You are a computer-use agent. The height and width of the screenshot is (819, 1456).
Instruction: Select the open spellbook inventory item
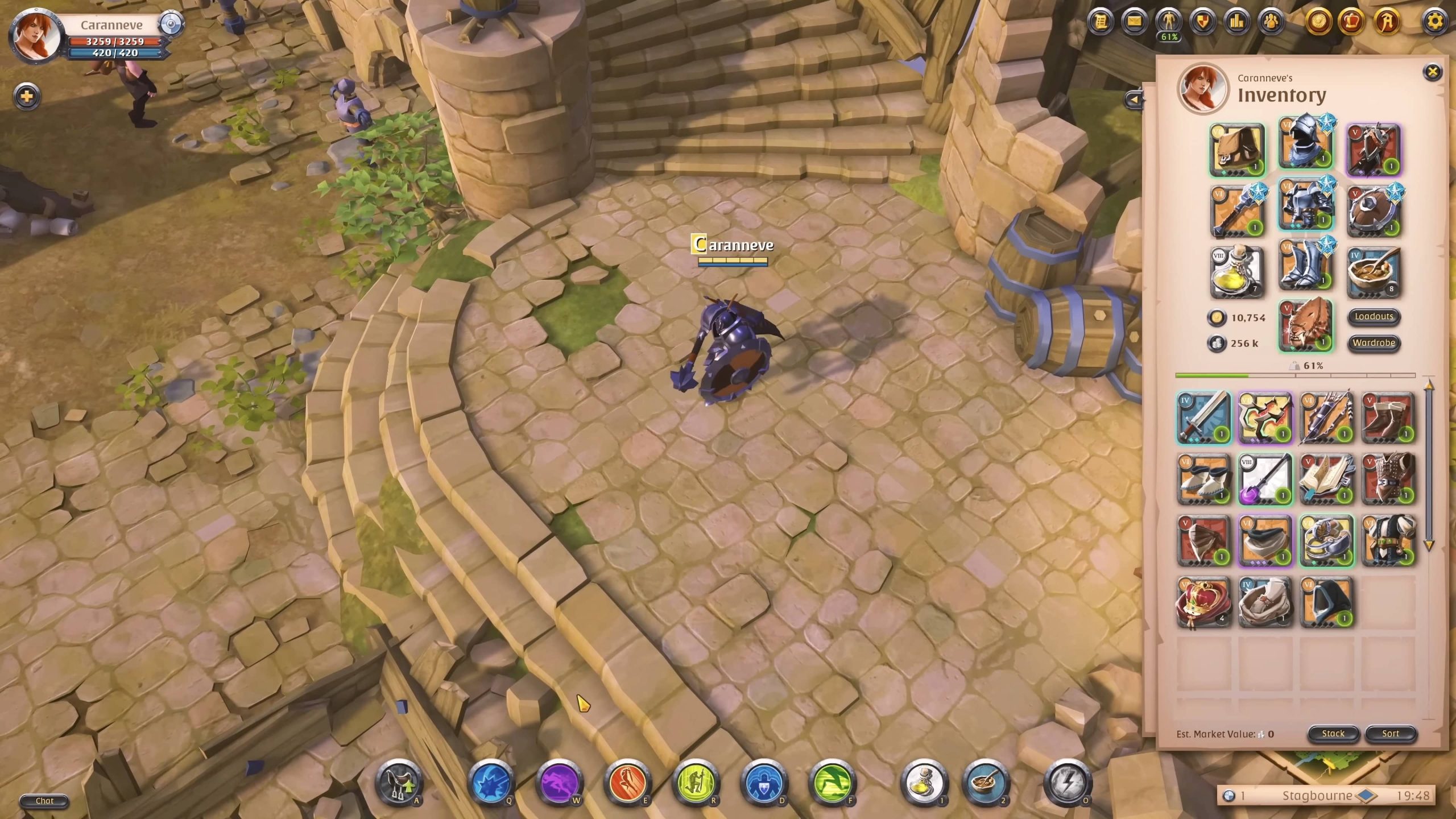1326,479
